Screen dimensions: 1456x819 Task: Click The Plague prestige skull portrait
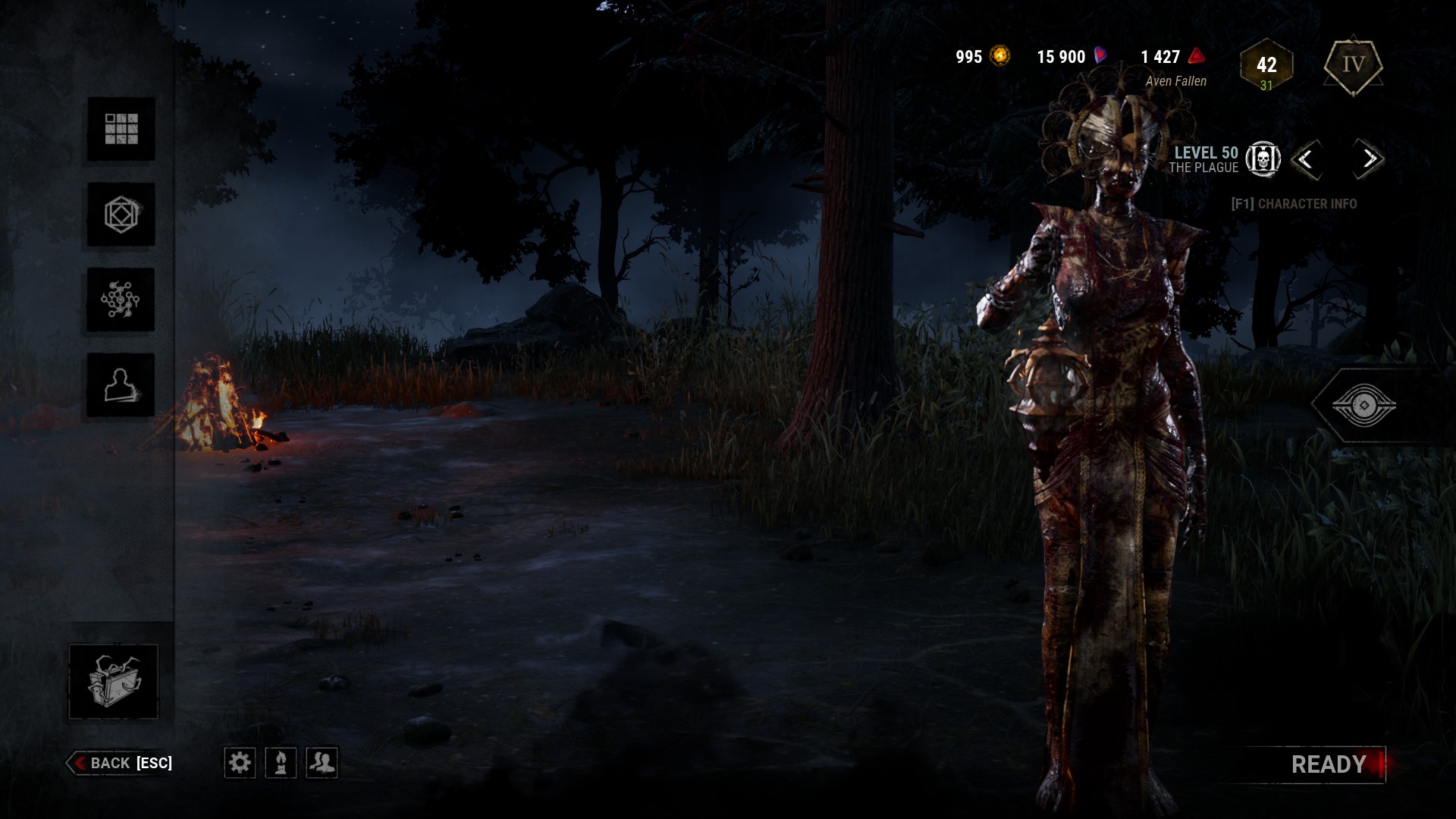[1263, 159]
